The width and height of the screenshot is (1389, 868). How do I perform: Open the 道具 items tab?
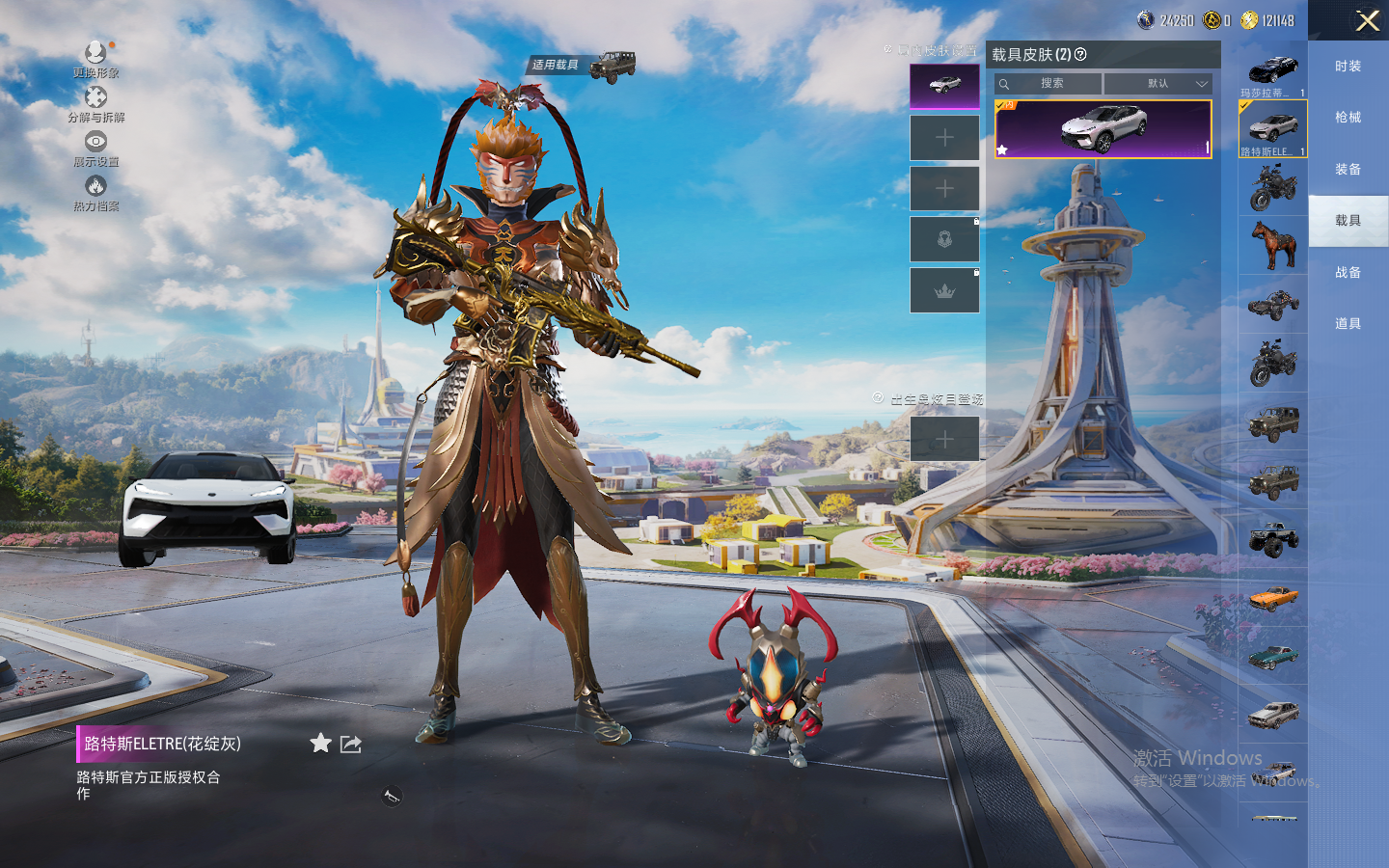tap(1348, 324)
